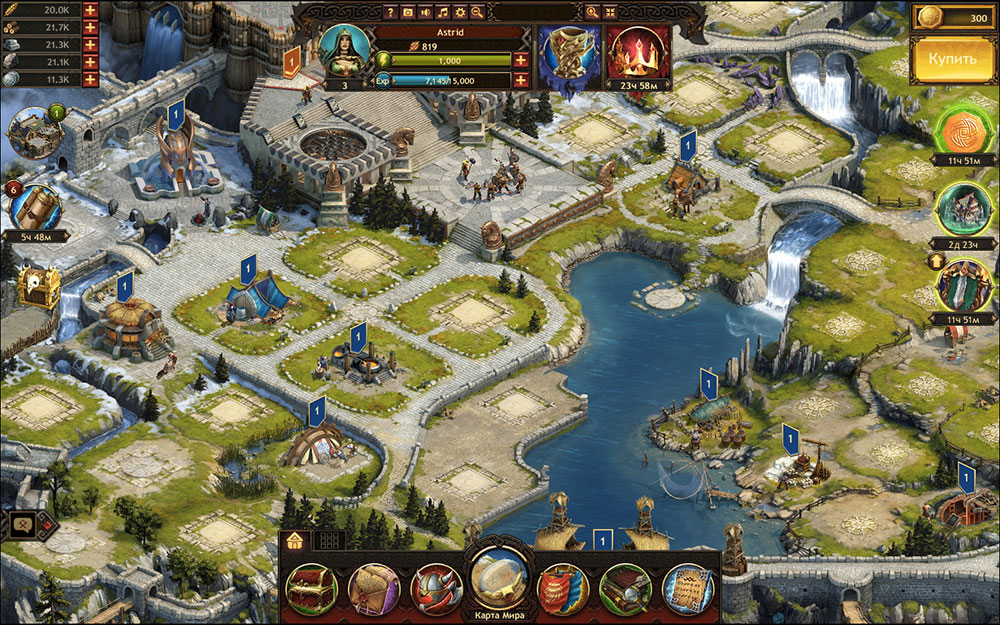The width and height of the screenshot is (1000, 625).
Task: Add energy with the plus button
Action: (521, 60)
